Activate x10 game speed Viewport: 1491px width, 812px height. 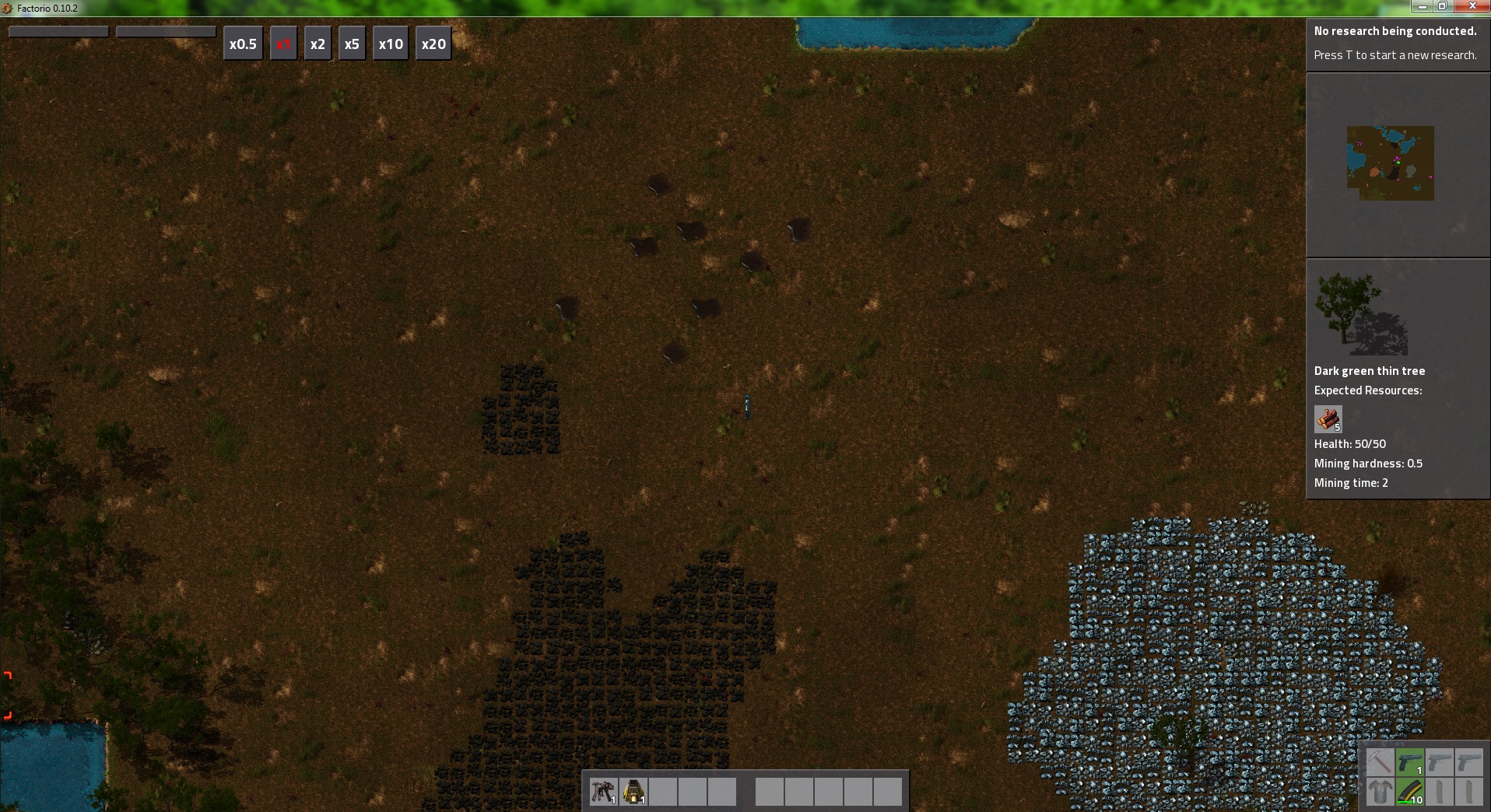click(x=391, y=44)
